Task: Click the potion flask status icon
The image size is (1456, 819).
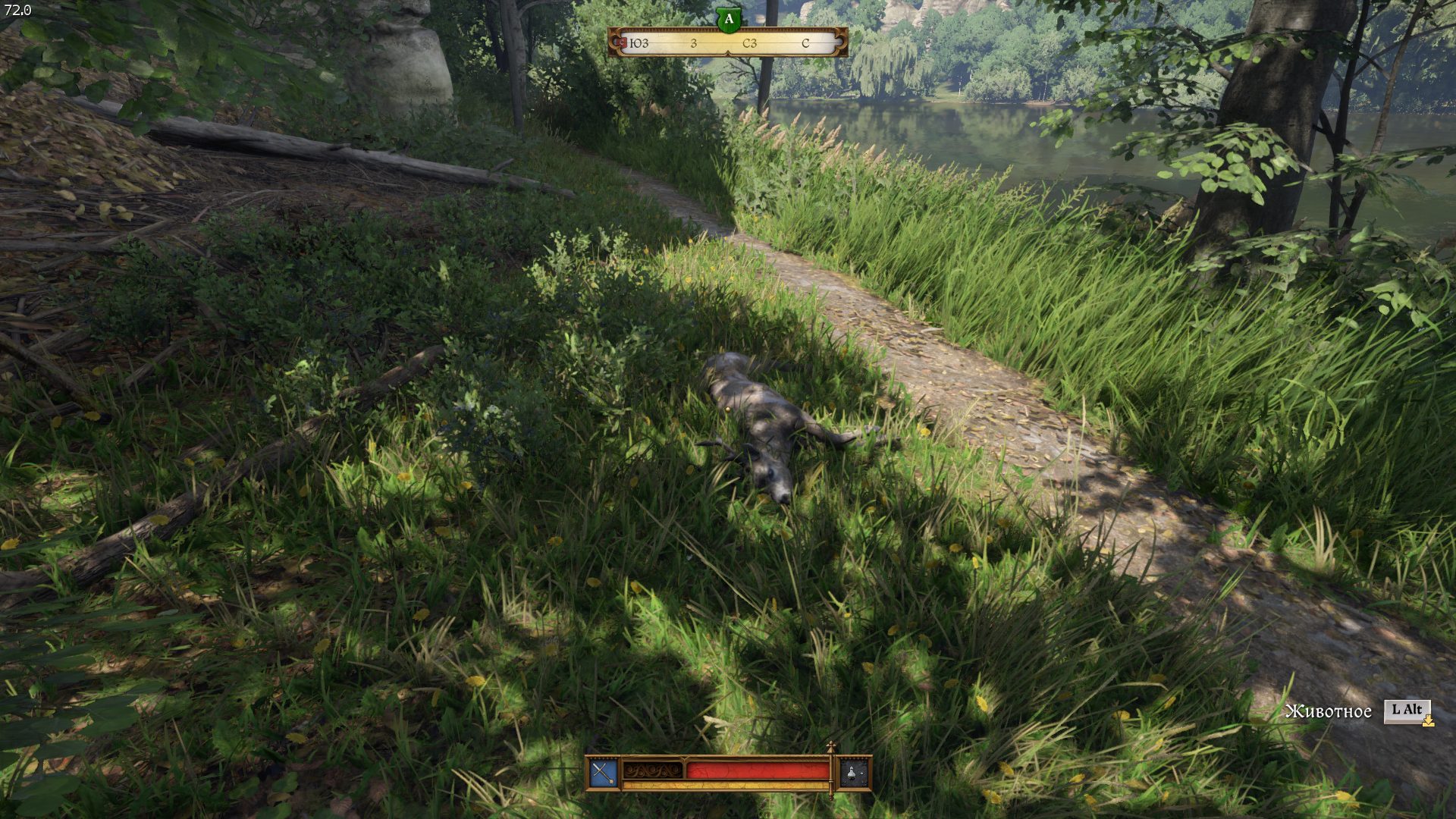Action: point(853,773)
